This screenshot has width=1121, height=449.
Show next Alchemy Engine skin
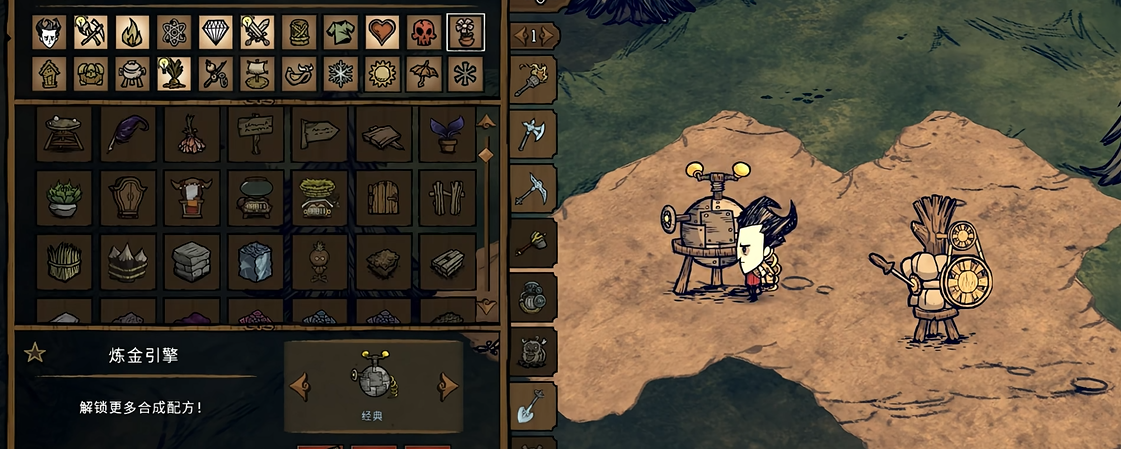[448, 385]
